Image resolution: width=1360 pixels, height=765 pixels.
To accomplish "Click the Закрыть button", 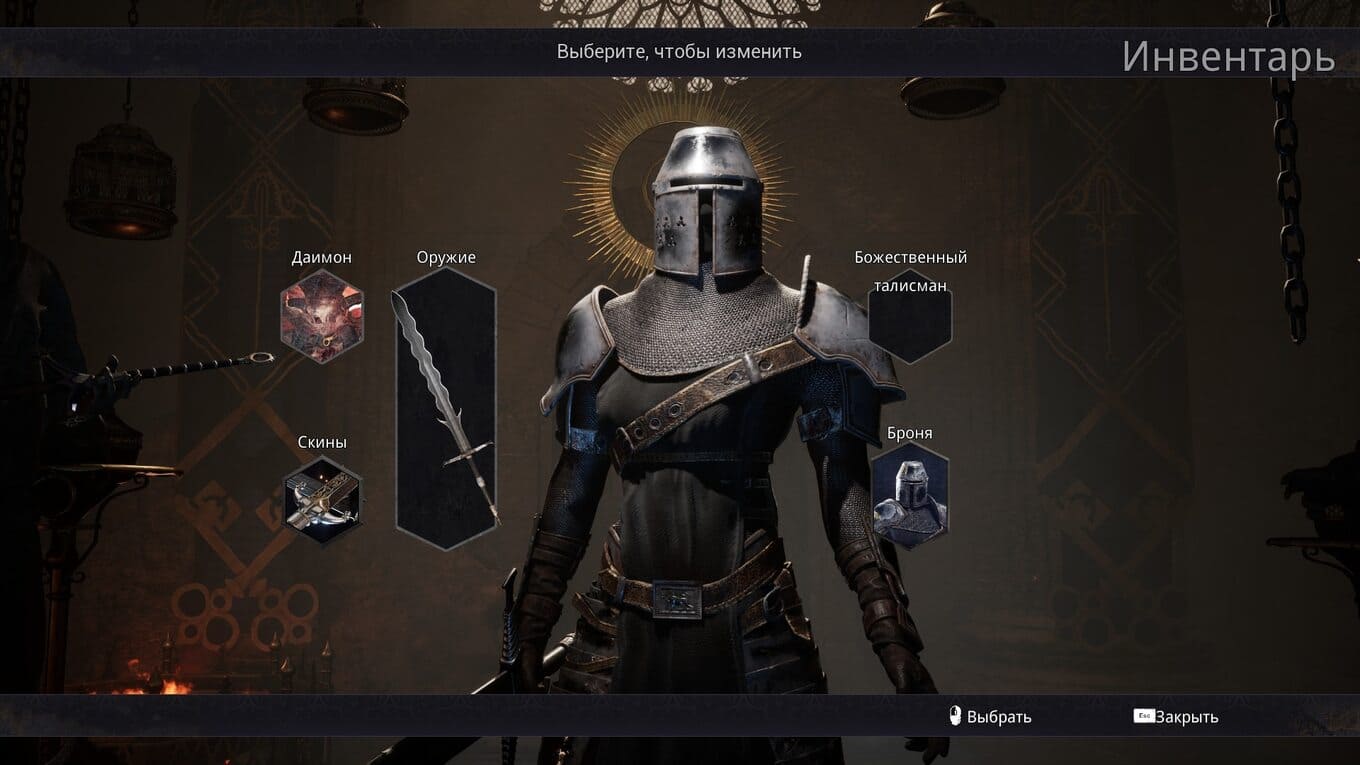I will [1177, 717].
